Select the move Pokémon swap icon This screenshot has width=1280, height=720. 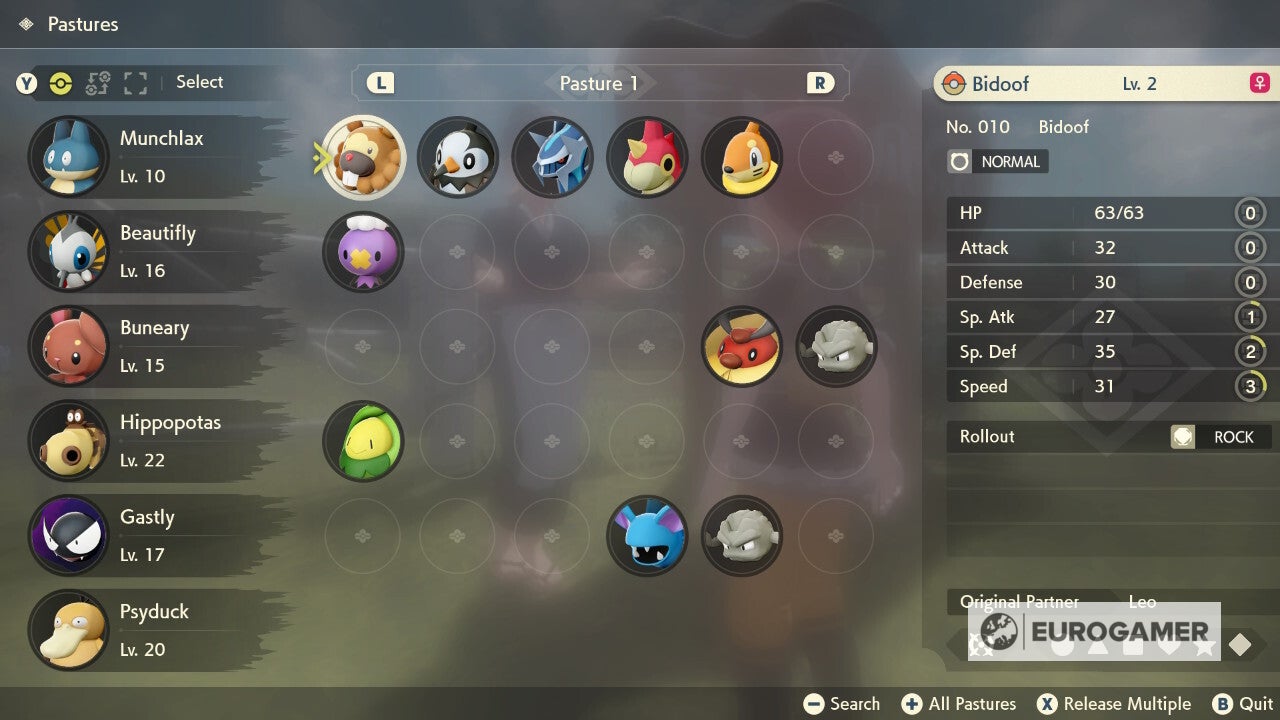pyautogui.click(x=97, y=83)
